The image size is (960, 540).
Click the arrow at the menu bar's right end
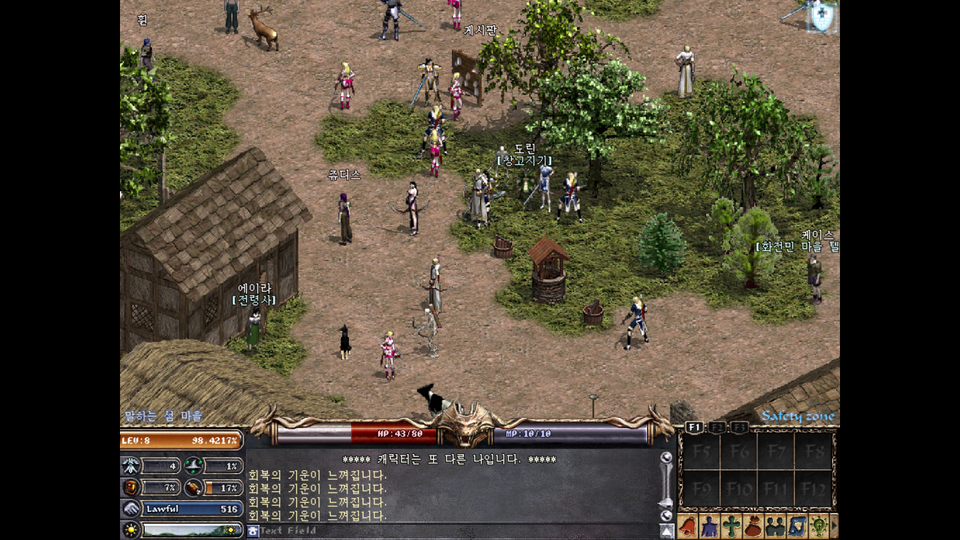(x=834, y=526)
